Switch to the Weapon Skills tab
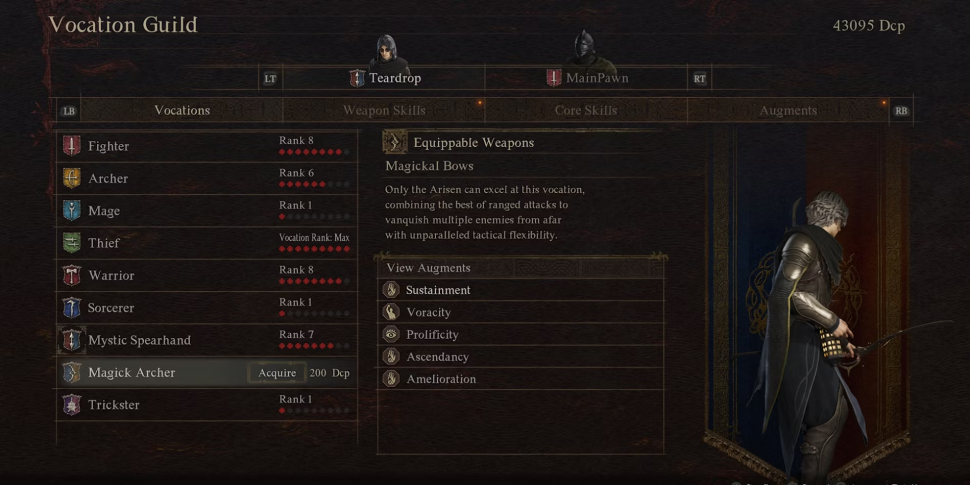The image size is (970, 485). (384, 110)
